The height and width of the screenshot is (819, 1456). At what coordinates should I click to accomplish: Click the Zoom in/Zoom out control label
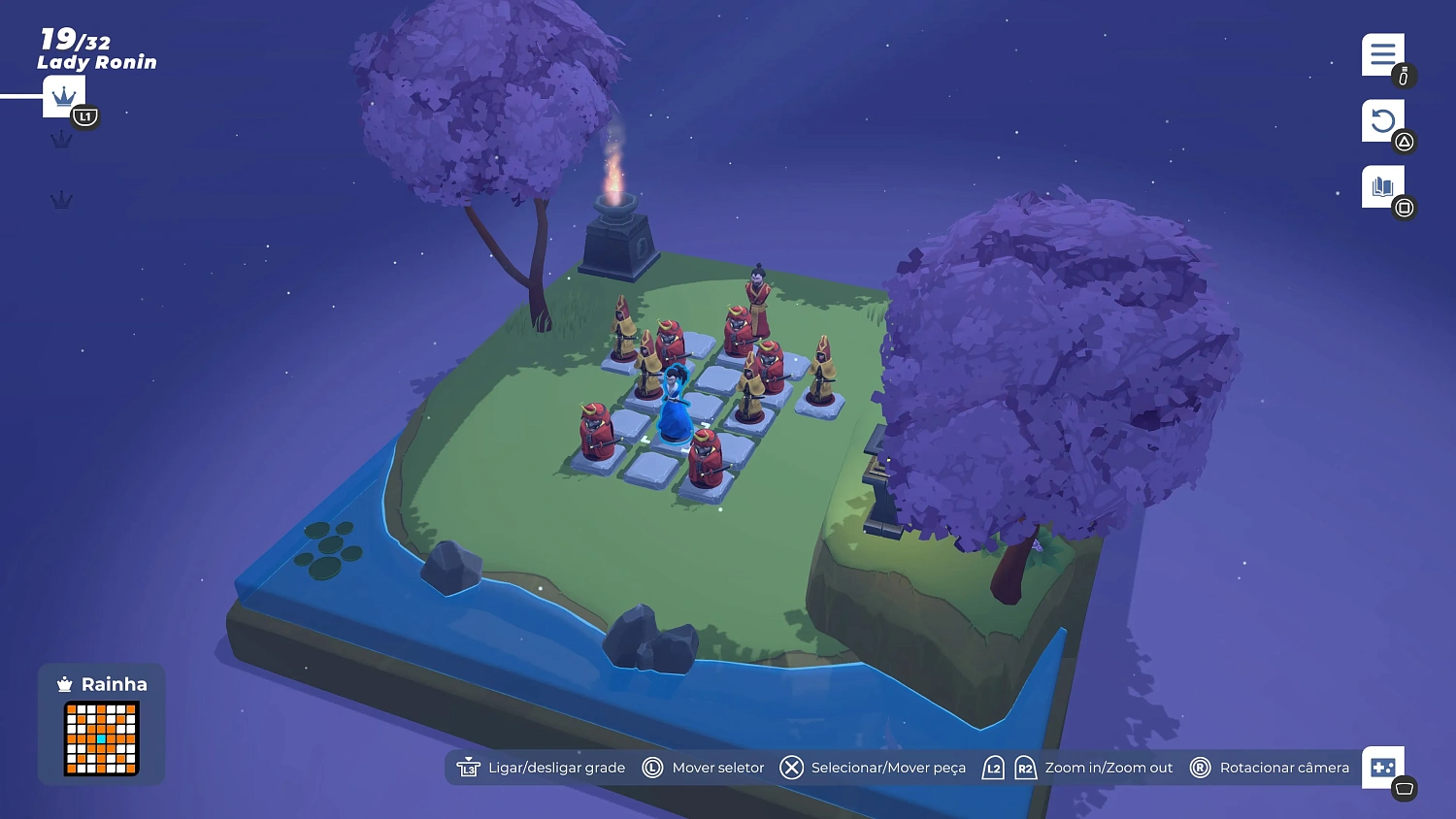coord(1108,767)
